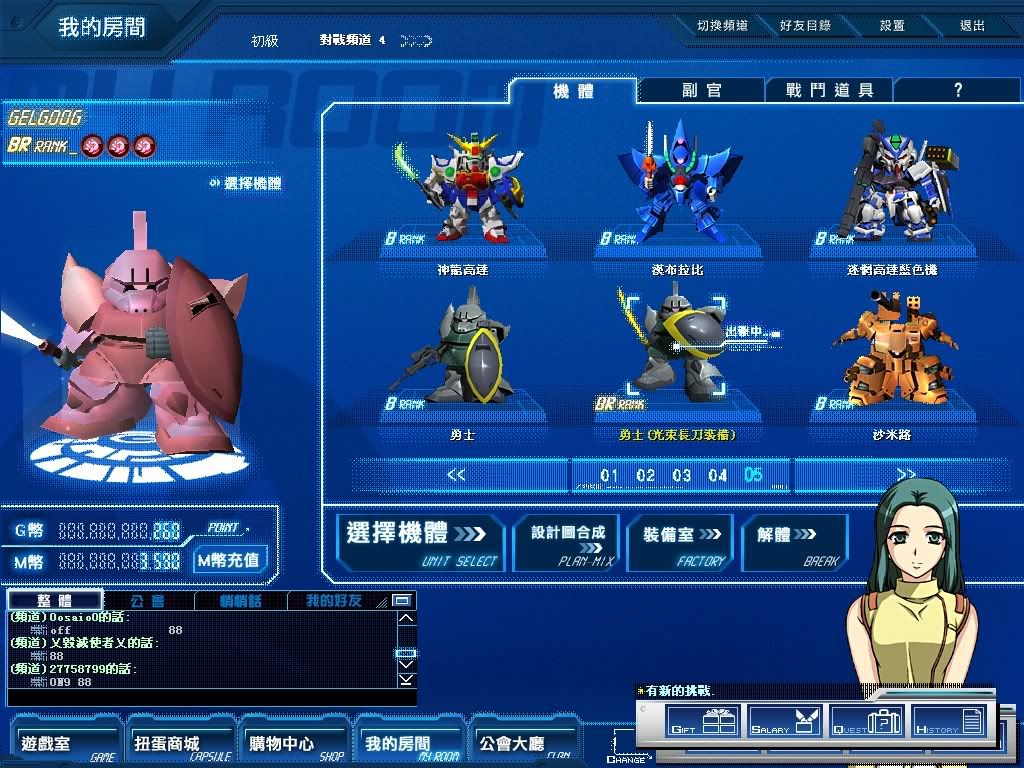Choose 解體 Break button
This screenshot has width=1024, height=768.
coord(792,543)
